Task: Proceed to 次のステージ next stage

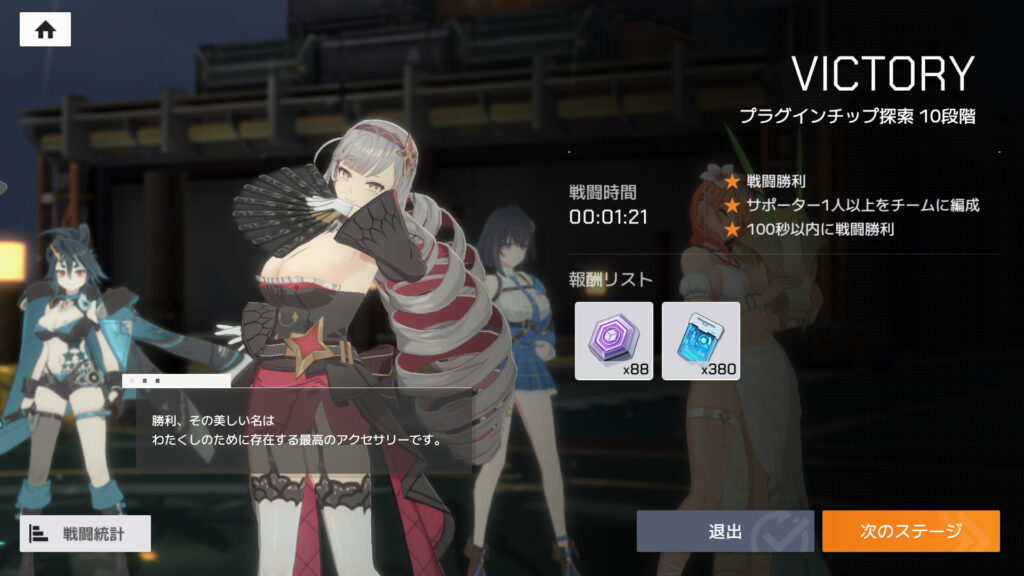Action: coord(910,531)
